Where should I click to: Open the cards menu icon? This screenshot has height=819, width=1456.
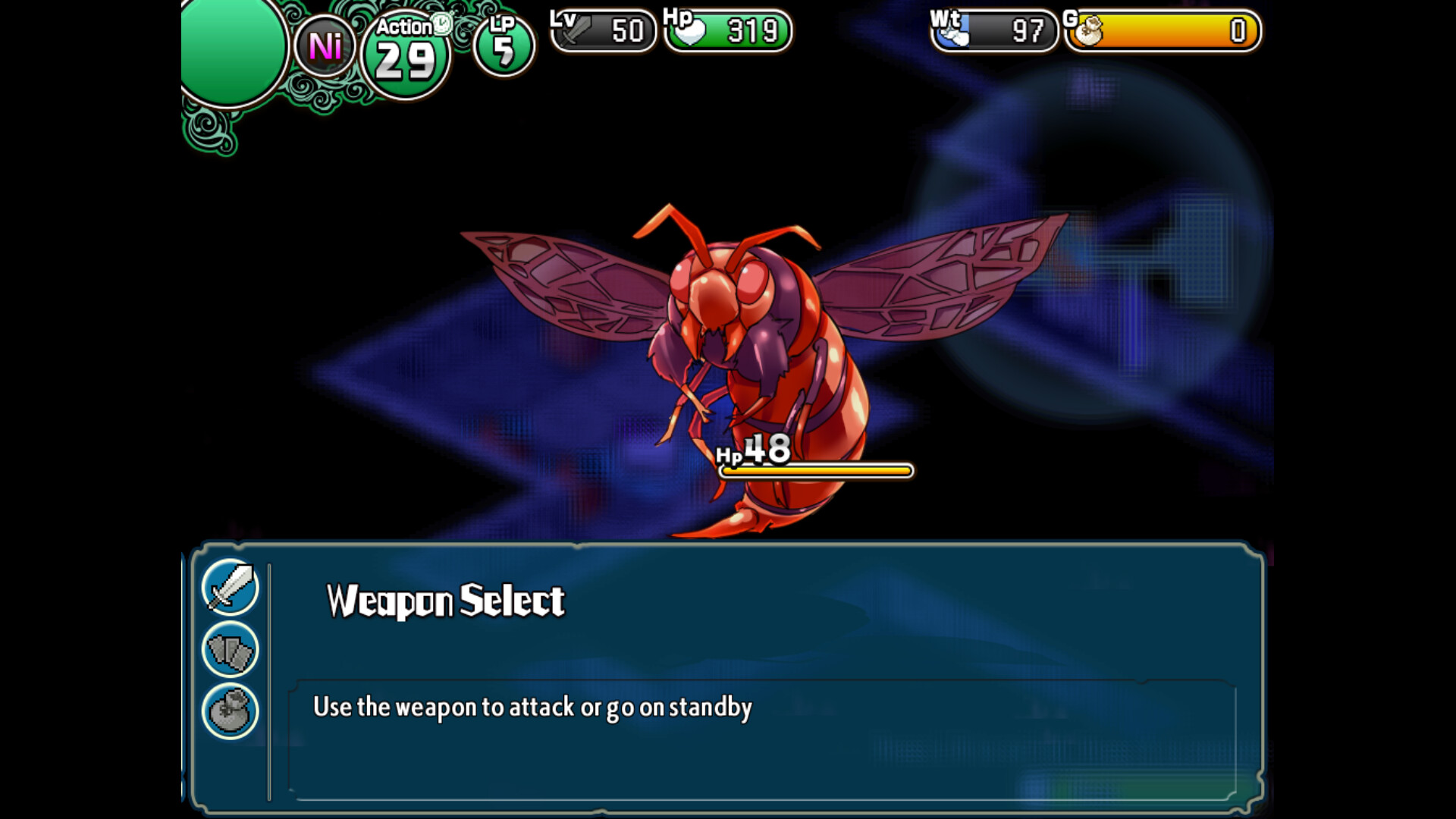(x=231, y=650)
